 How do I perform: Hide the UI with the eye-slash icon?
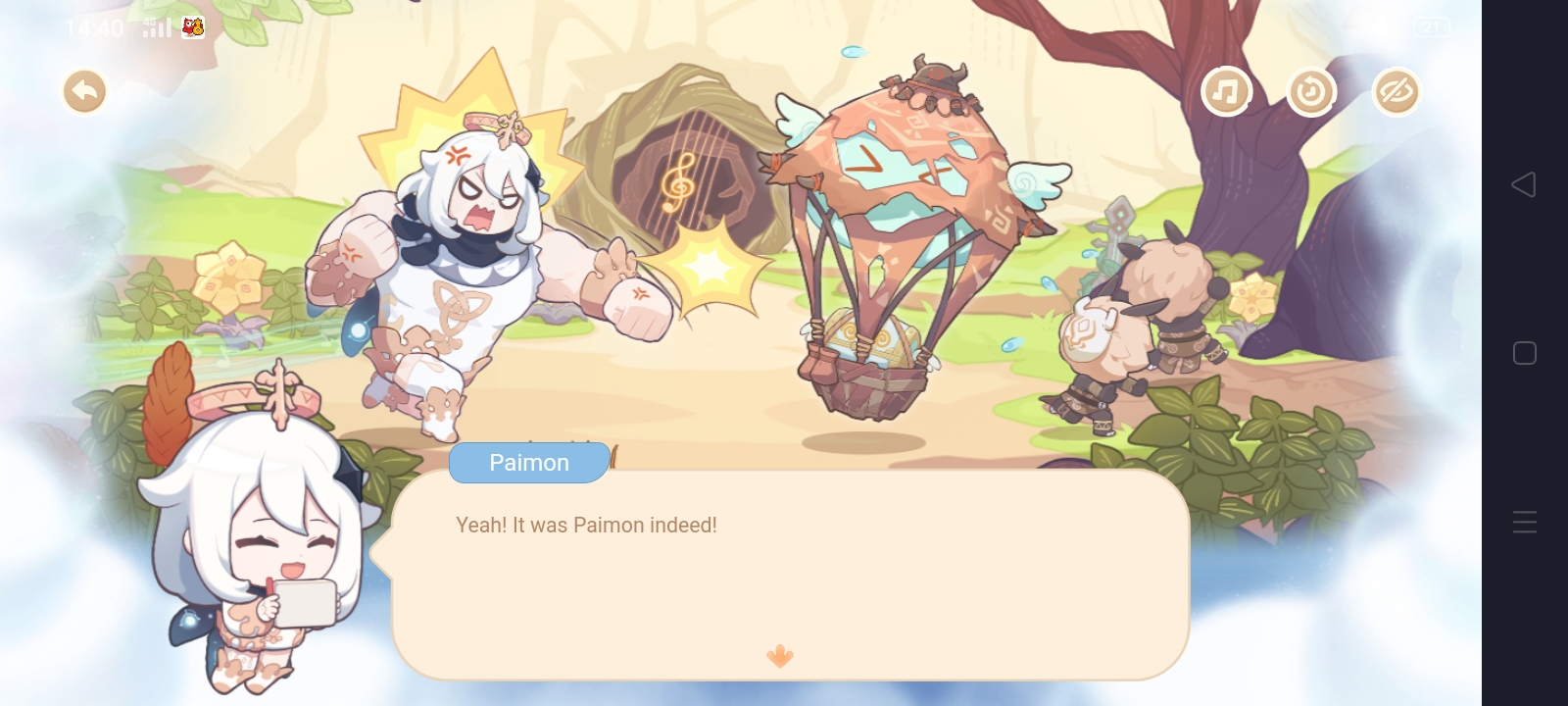click(1396, 91)
